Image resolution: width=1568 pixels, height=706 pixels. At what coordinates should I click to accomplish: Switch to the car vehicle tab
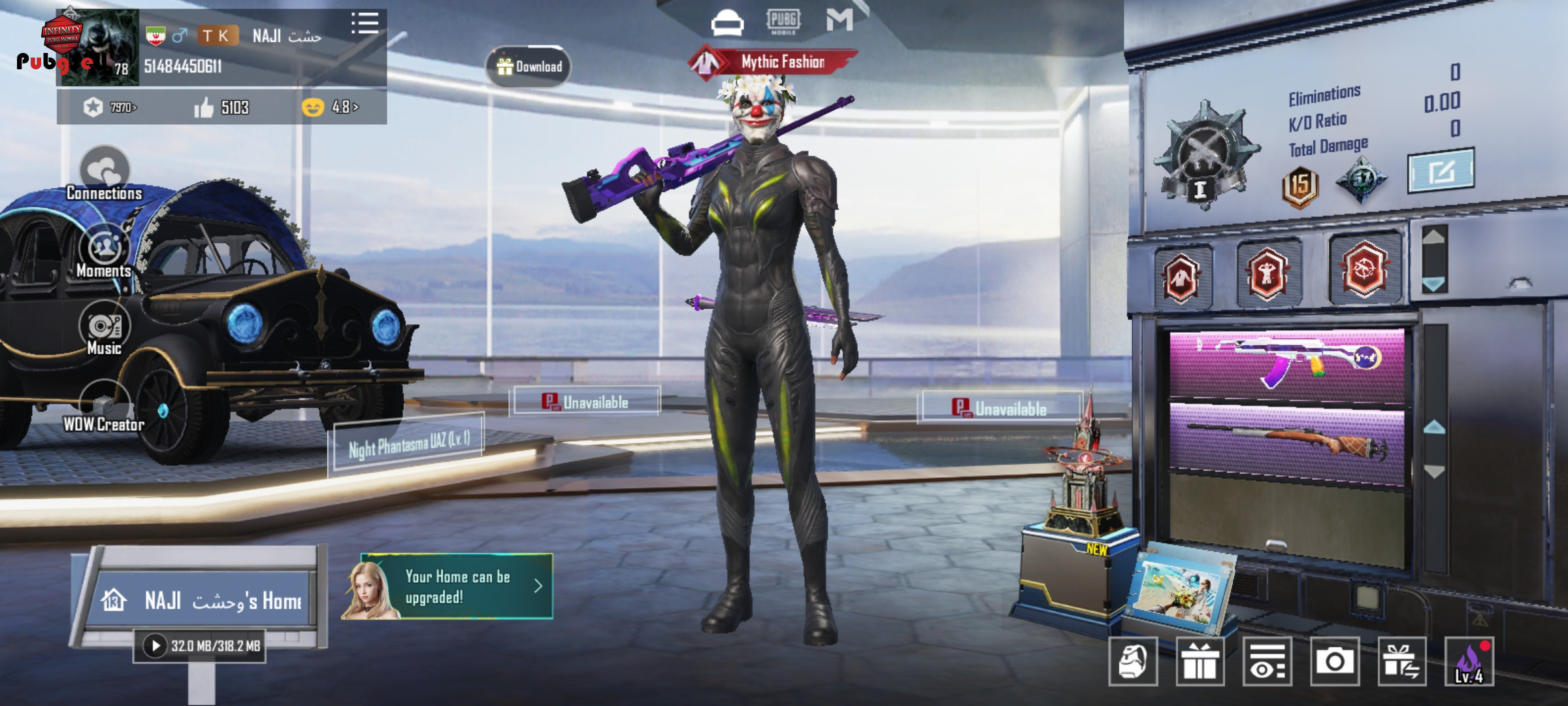pyautogui.click(x=727, y=23)
